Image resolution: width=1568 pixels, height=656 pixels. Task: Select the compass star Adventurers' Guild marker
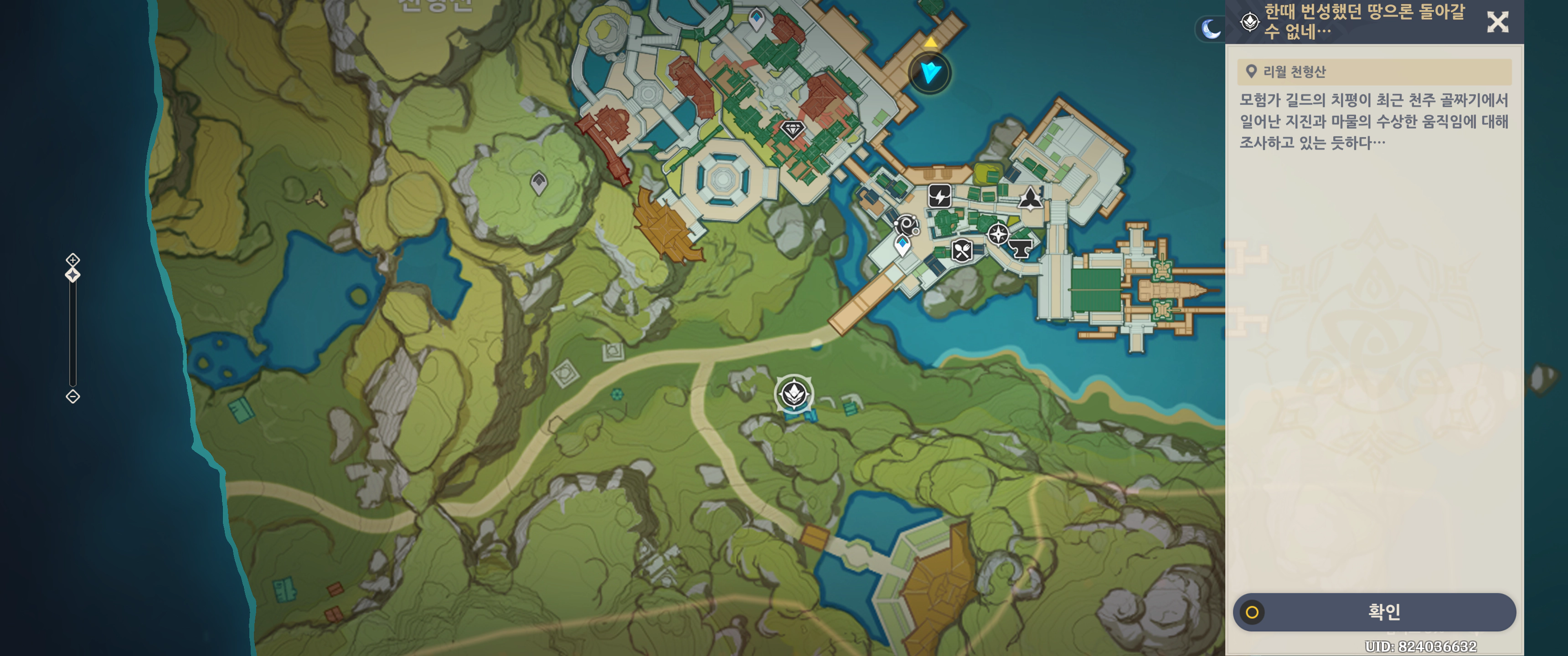[998, 234]
